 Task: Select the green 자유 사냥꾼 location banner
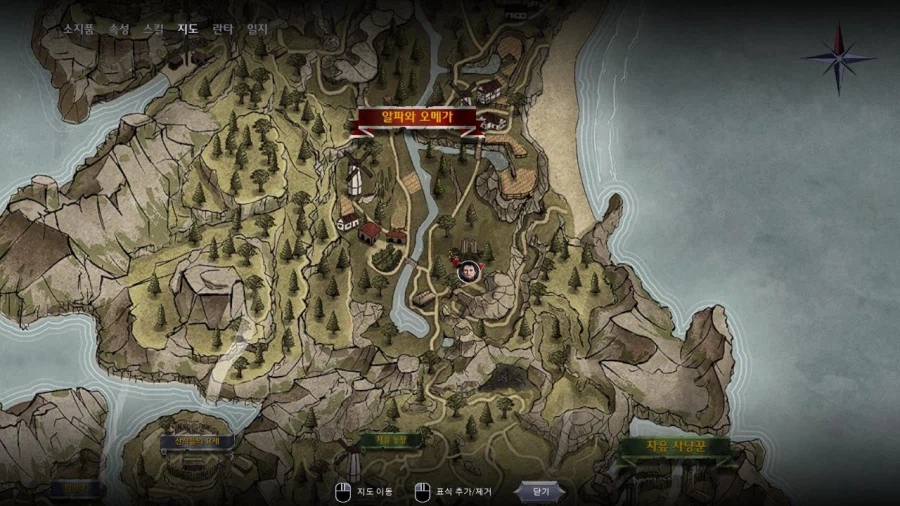coord(675,447)
